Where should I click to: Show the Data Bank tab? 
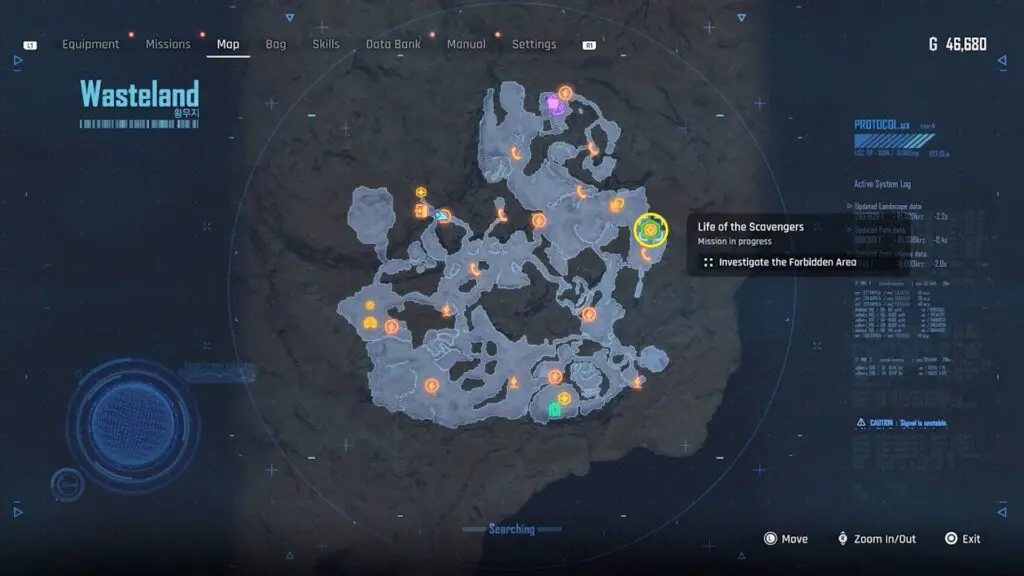[393, 44]
